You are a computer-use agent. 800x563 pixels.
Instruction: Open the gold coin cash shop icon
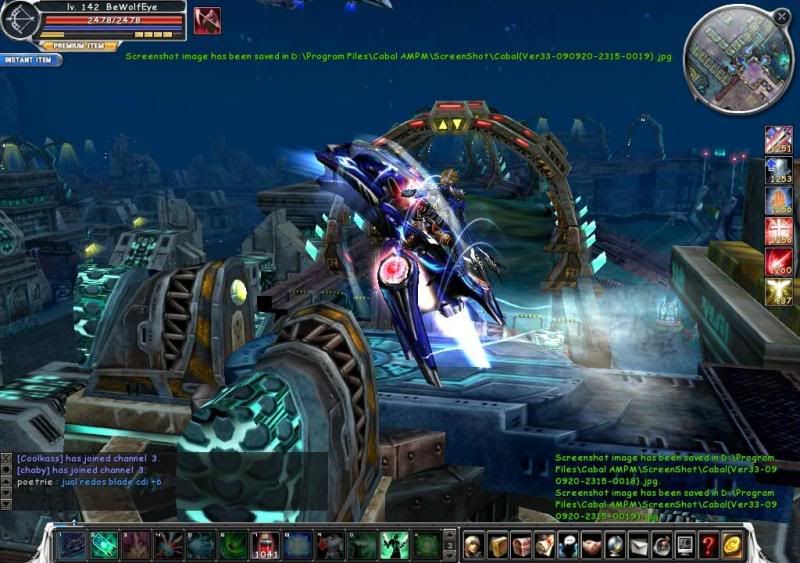point(732,545)
